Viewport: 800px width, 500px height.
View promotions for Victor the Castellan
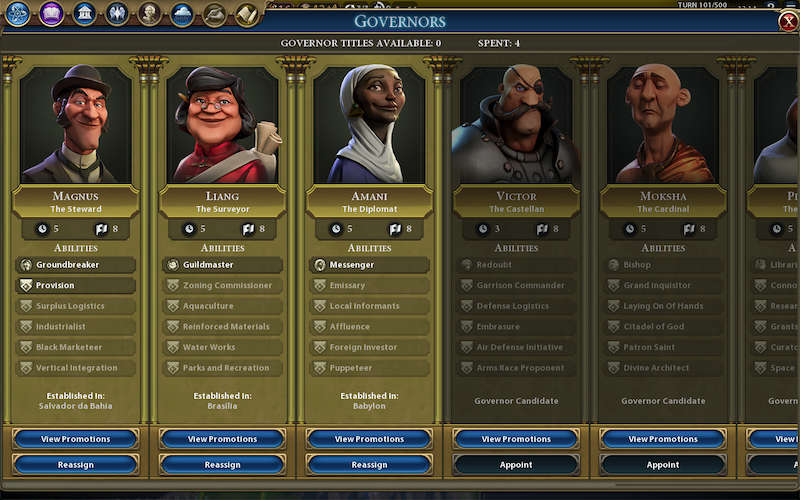pyautogui.click(x=516, y=439)
